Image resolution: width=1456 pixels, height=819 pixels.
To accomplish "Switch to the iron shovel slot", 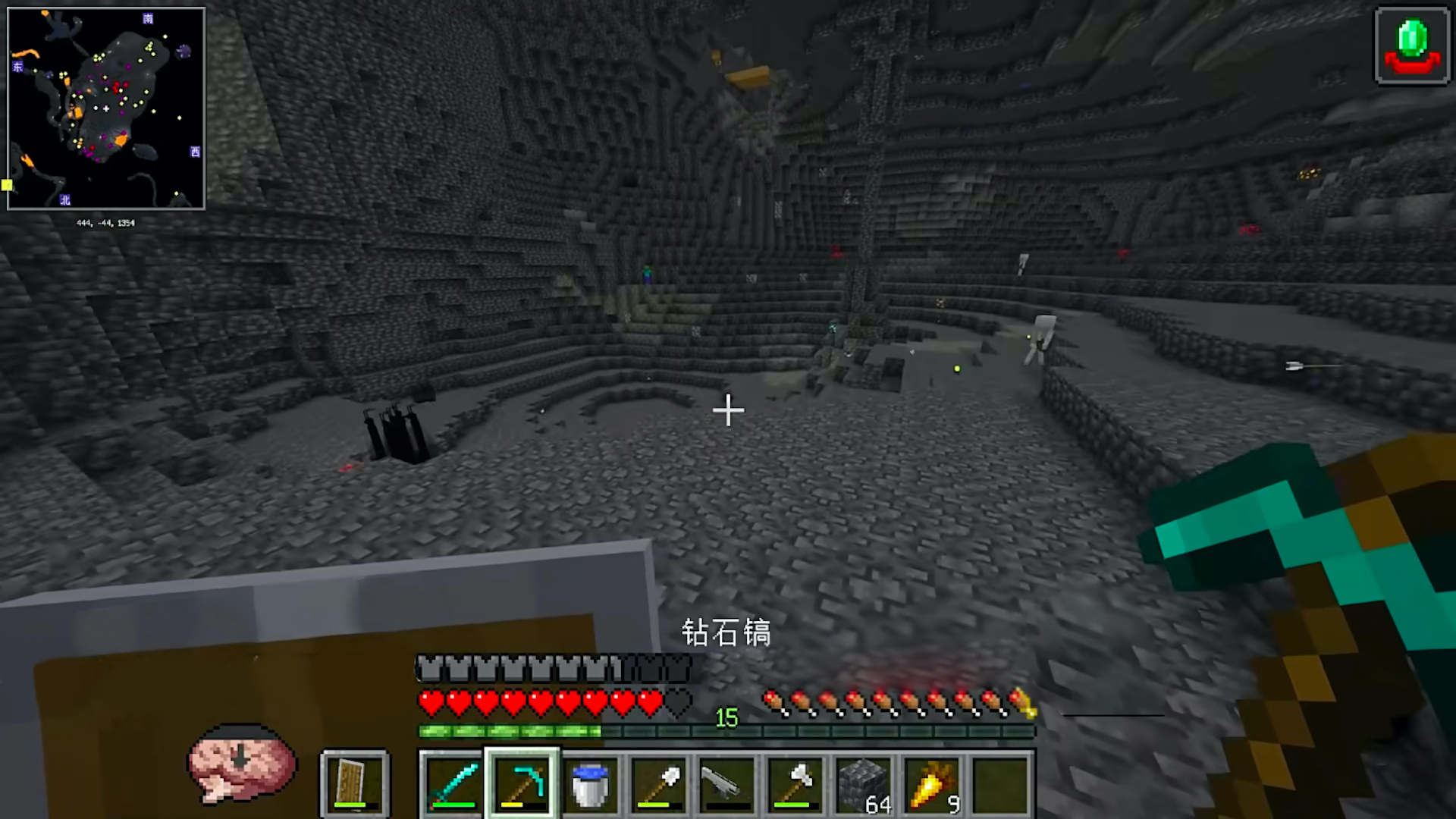I will coord(658,784).
